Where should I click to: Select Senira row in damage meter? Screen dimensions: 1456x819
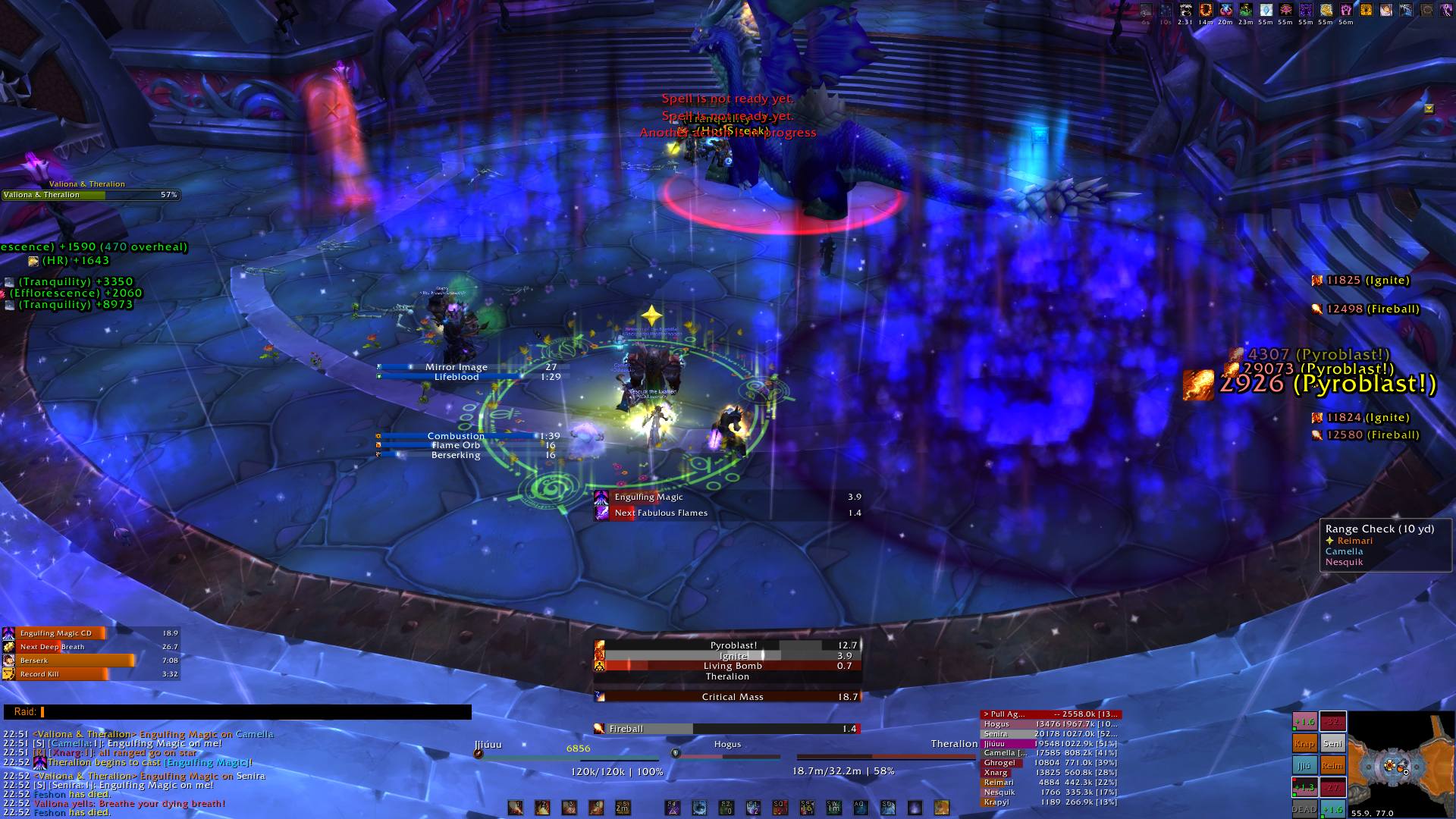[x=1050, y=734]
